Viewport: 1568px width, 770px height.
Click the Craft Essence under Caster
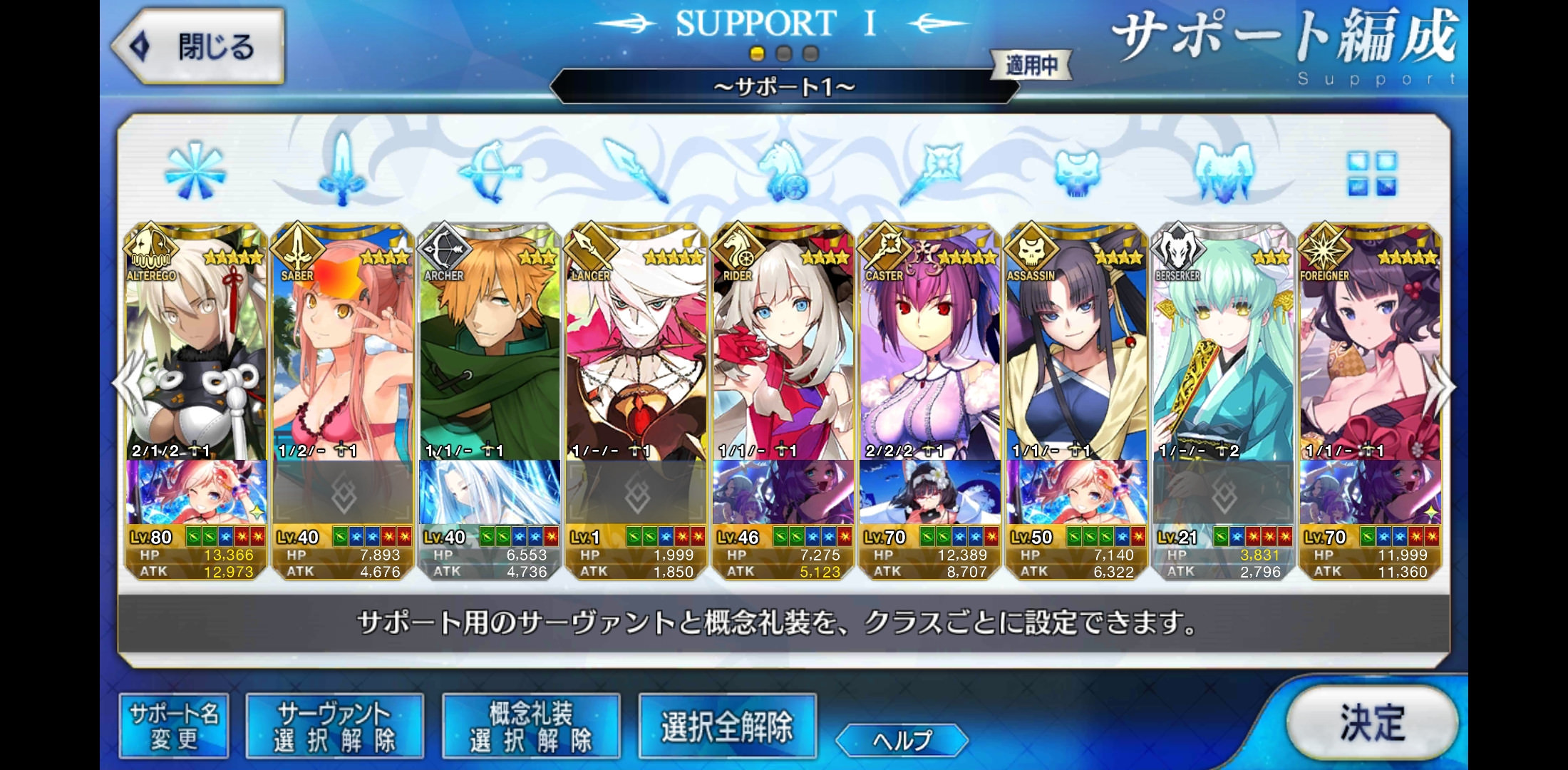pyautogui.click(x=930, y=493)
